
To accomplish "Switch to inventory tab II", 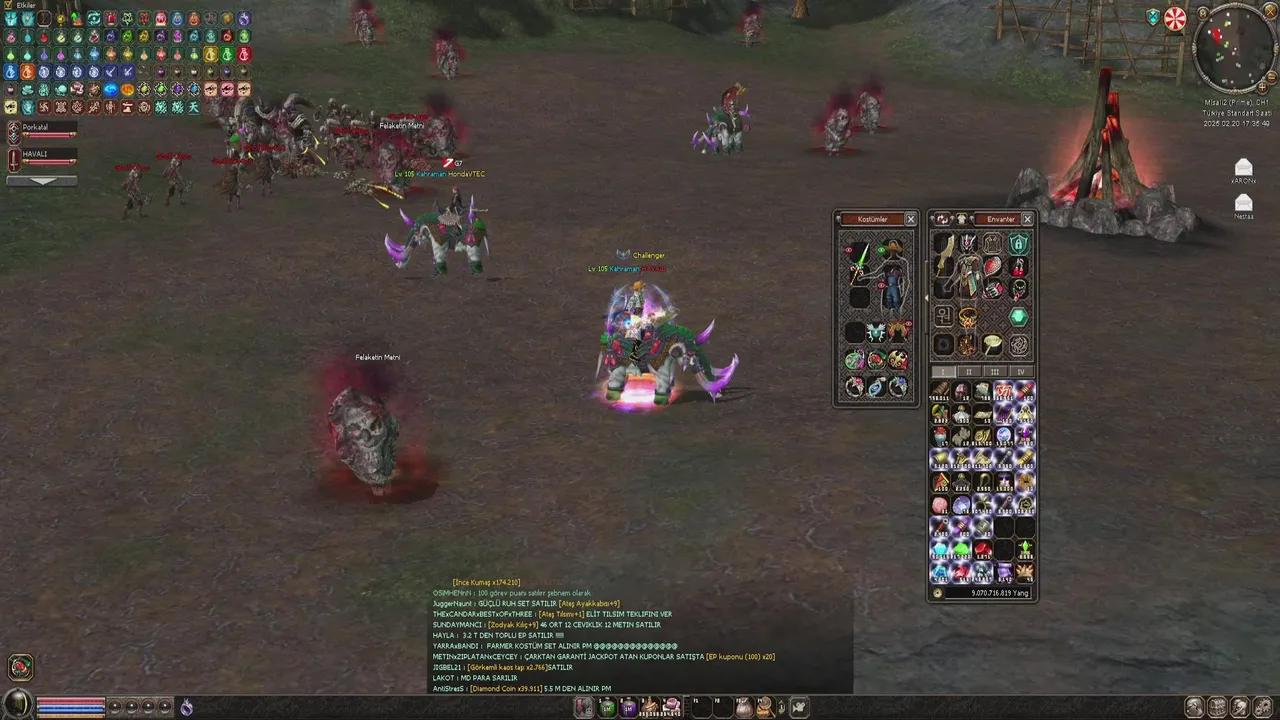I will point(968,372).
